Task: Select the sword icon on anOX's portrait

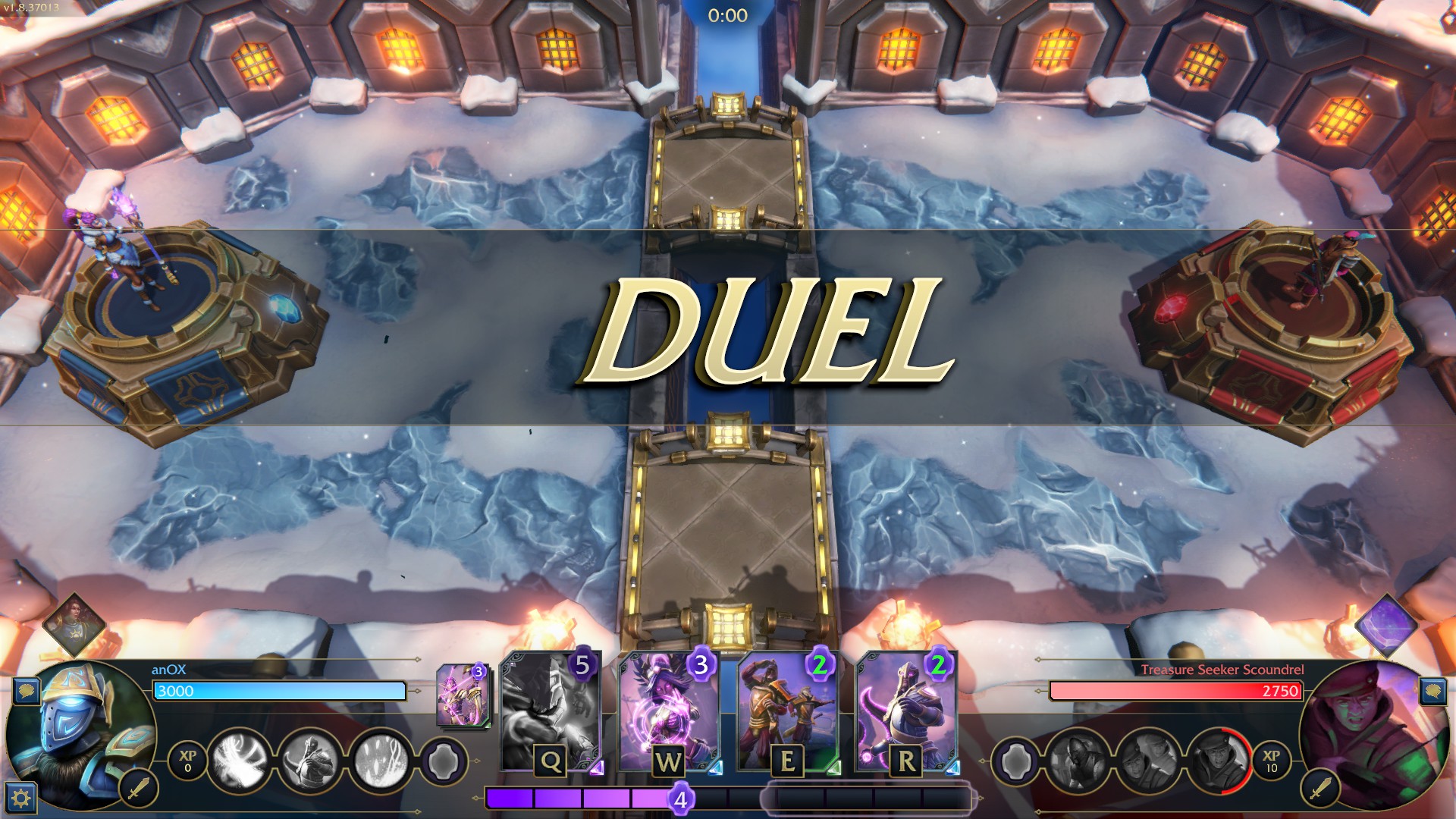Action: [x=138, y=789]
